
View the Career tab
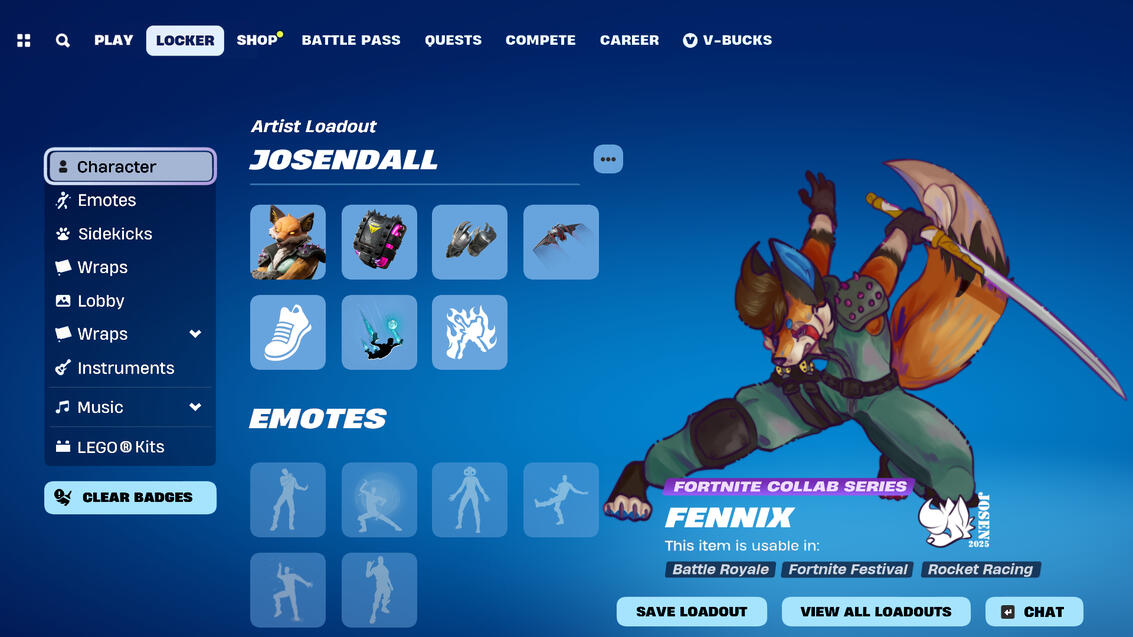[629, 40]
